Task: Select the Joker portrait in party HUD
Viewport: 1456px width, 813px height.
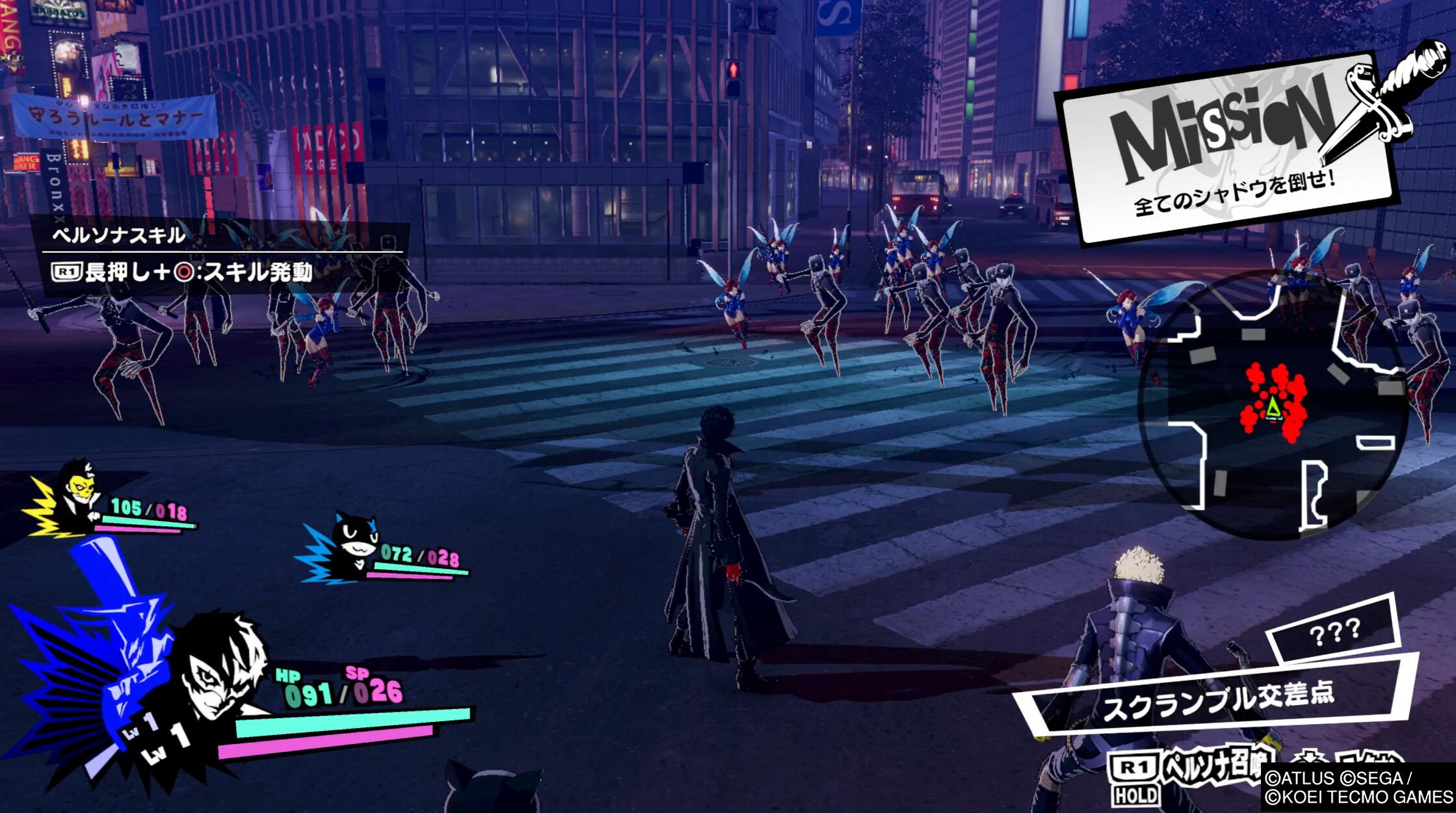Action: (x=221, y=670)
